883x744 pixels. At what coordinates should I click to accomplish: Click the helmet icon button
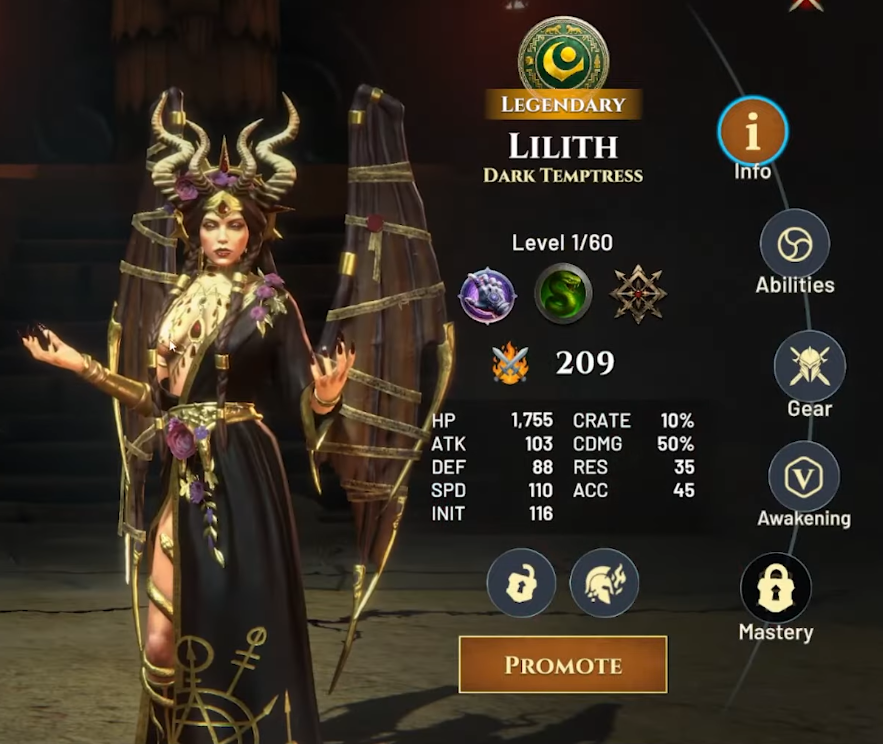click(x=604, y=583)
